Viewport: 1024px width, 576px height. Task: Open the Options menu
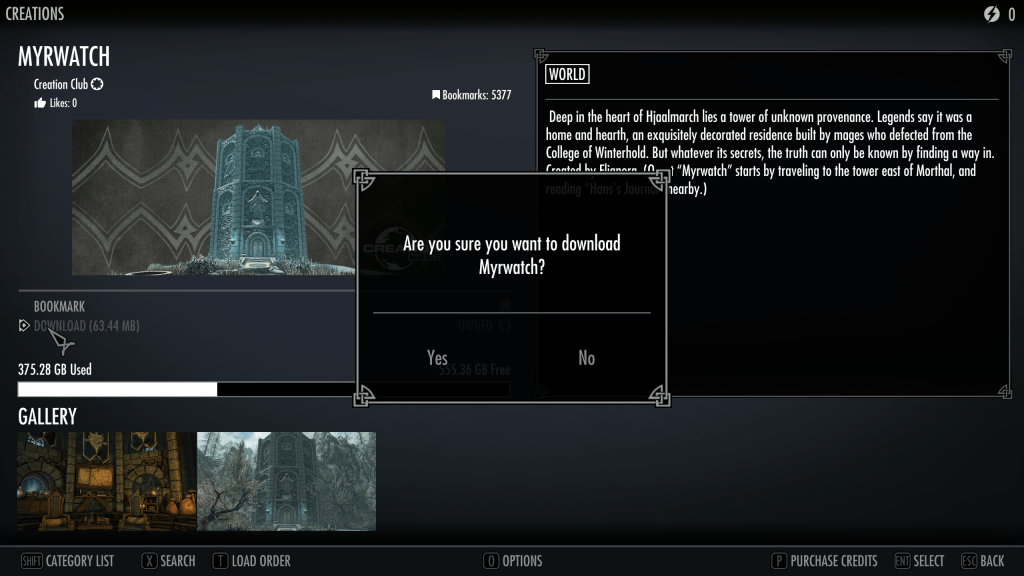point(513,561)
